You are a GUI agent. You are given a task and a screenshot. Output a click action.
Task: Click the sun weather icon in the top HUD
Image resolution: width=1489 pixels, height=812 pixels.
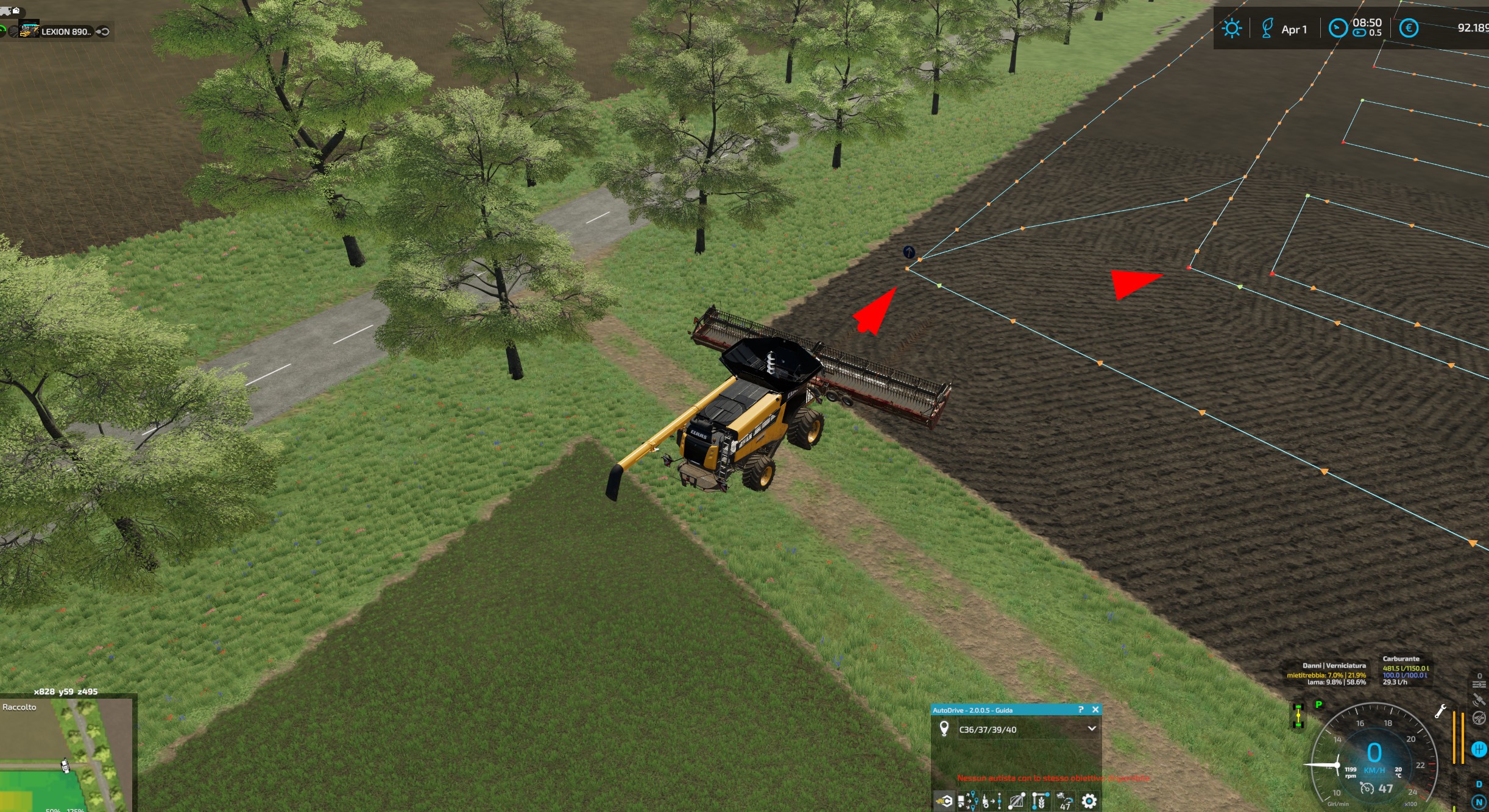(x=1231, y=28)
